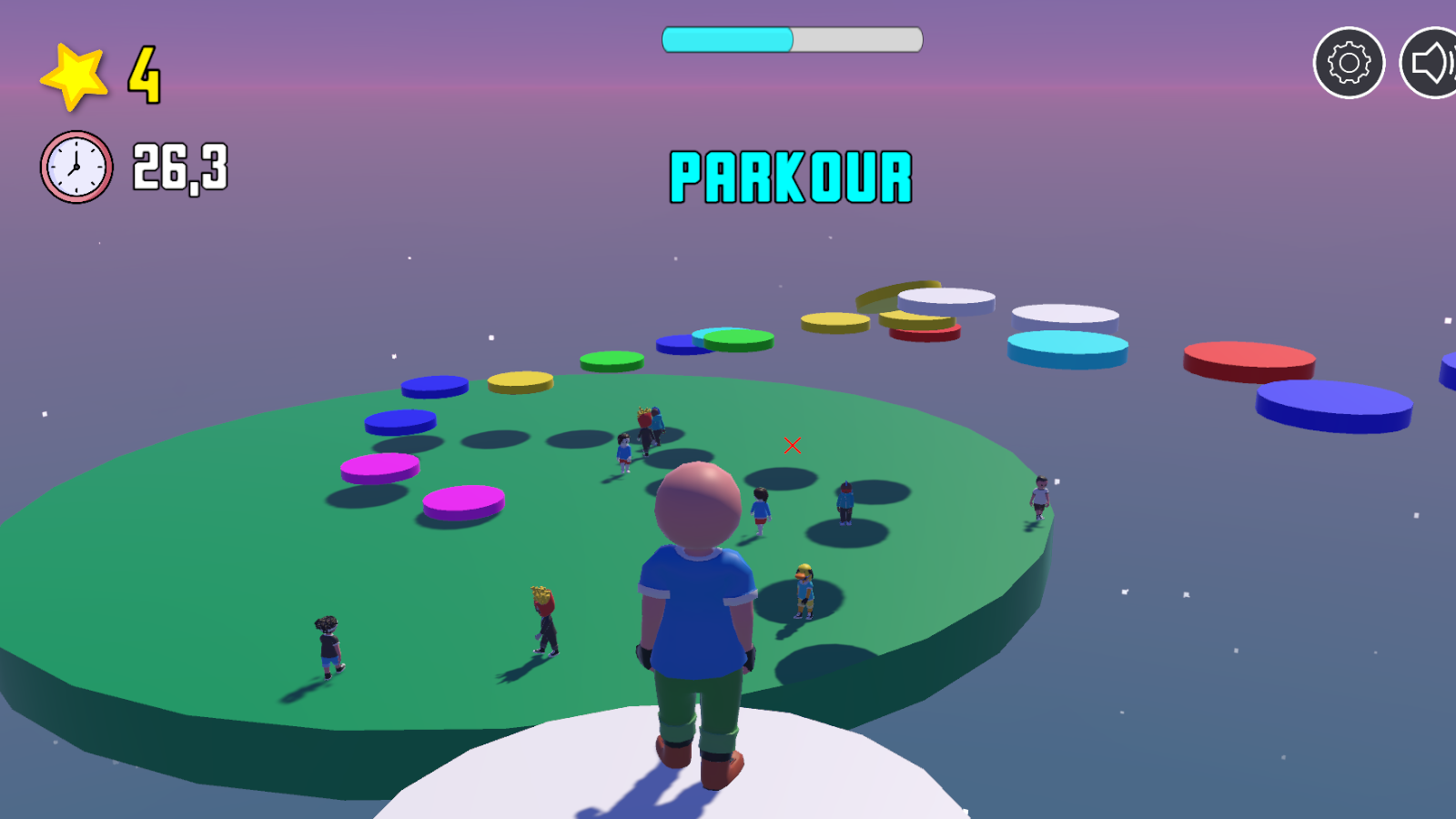Click the clock timer icon
Image resolution: width=1456 pixels, height=819 pixels.
(x=76, y=165)
